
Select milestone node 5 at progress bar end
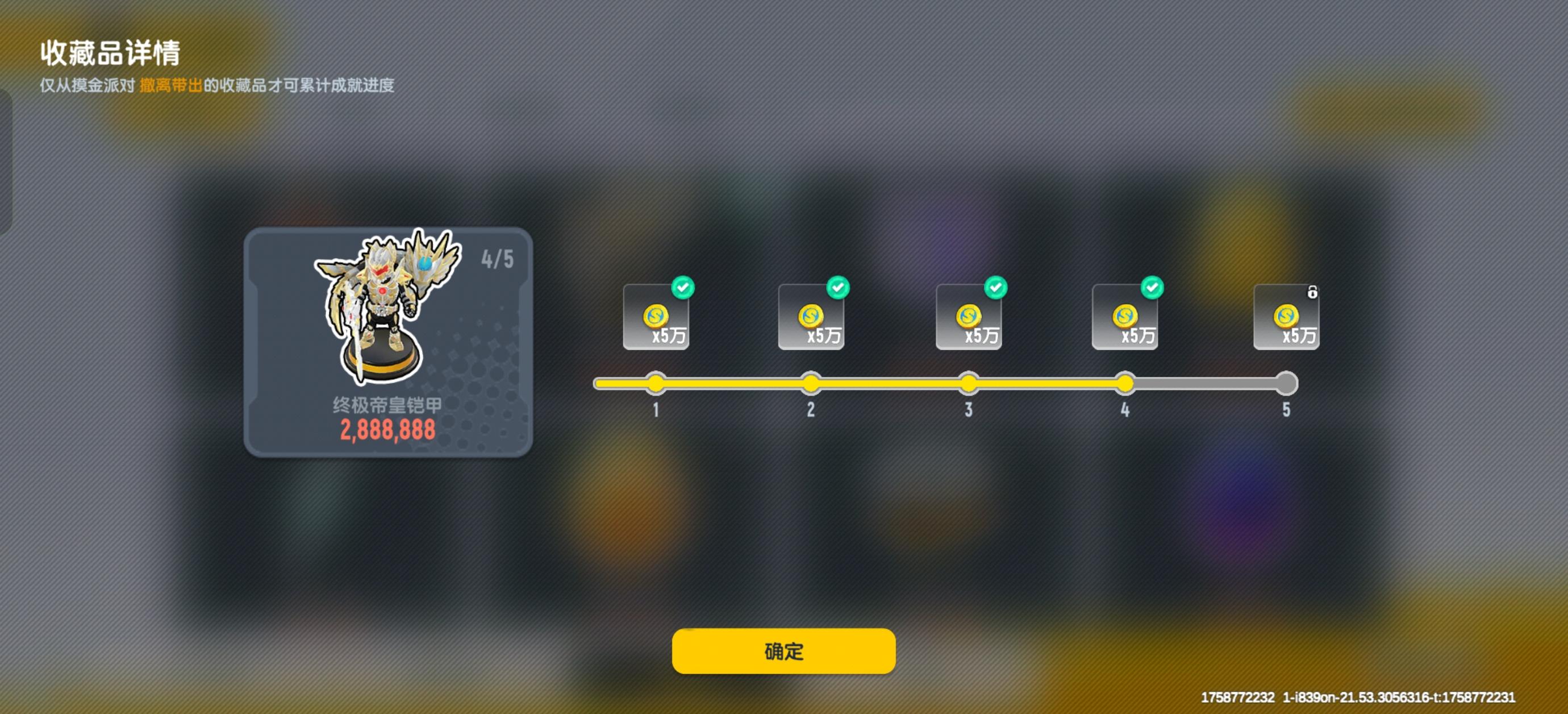[1286, 383]
